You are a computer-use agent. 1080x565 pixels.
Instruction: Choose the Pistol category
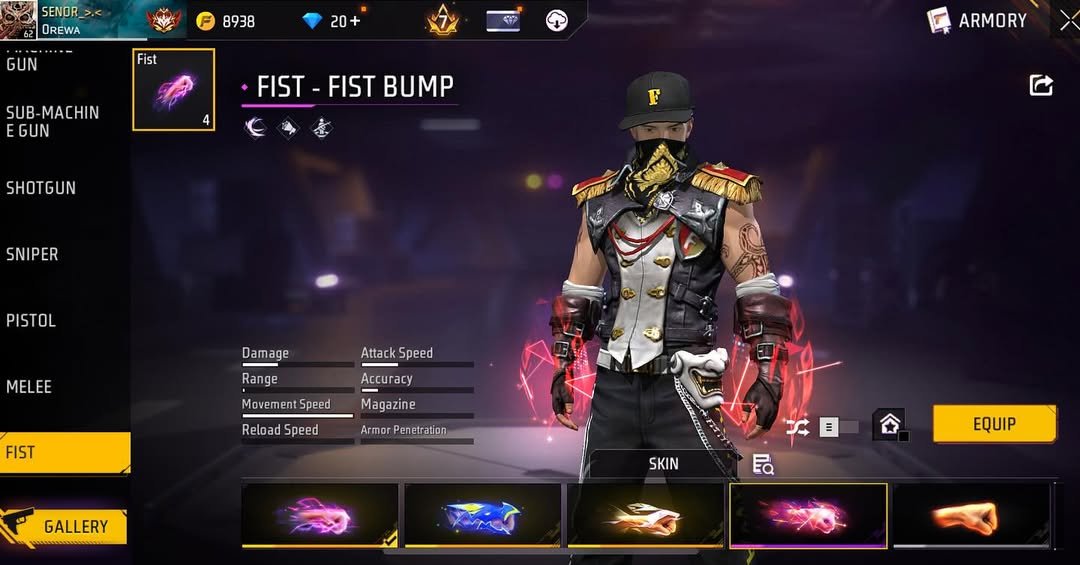click(31, 321)
